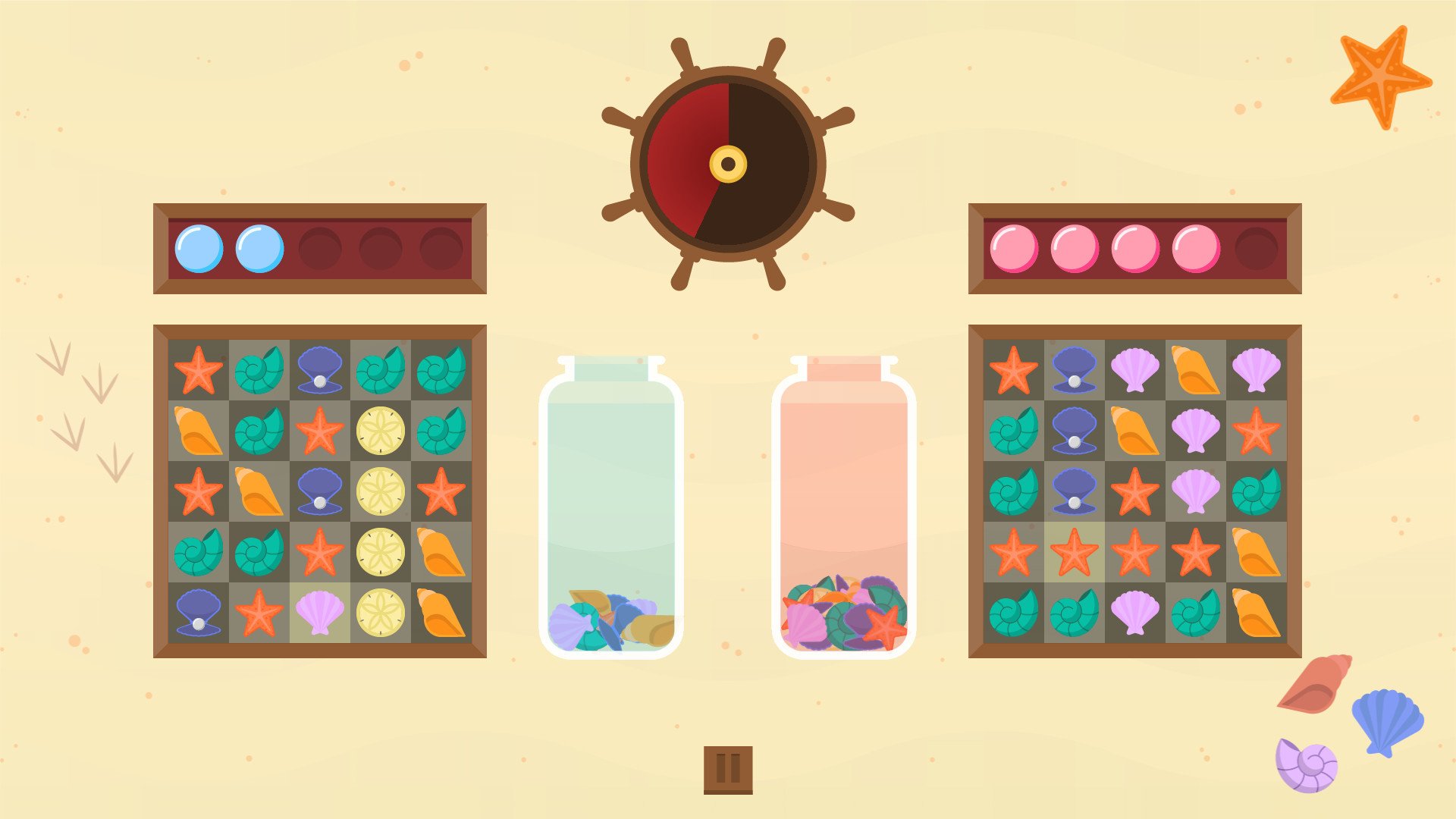Select the orange starfish in left grid's top row
1456x819 pixels.
[x=199, y=369]
